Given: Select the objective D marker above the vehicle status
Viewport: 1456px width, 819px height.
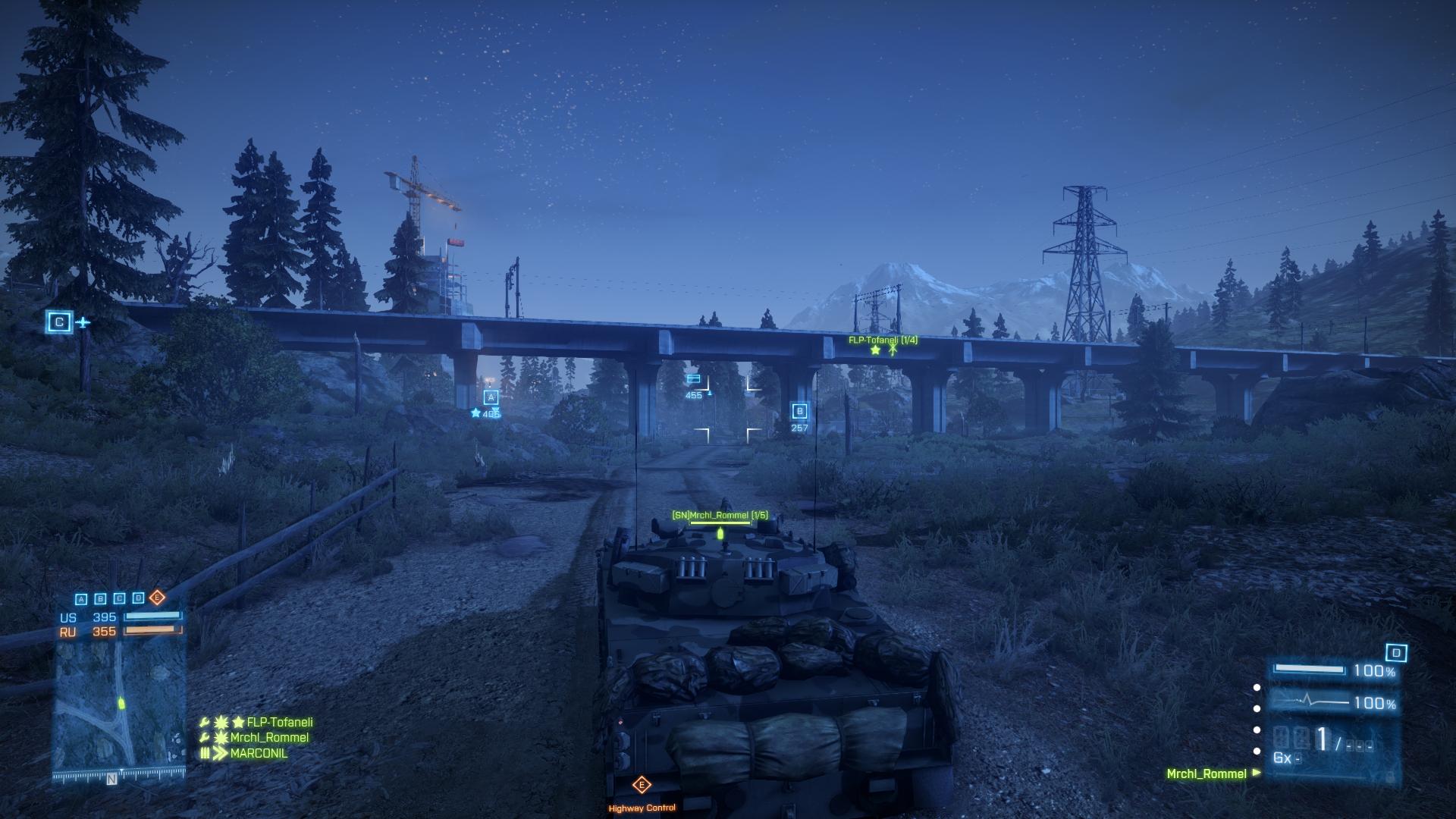Looking at the screenshot, I should click(x=1396, y=653).
